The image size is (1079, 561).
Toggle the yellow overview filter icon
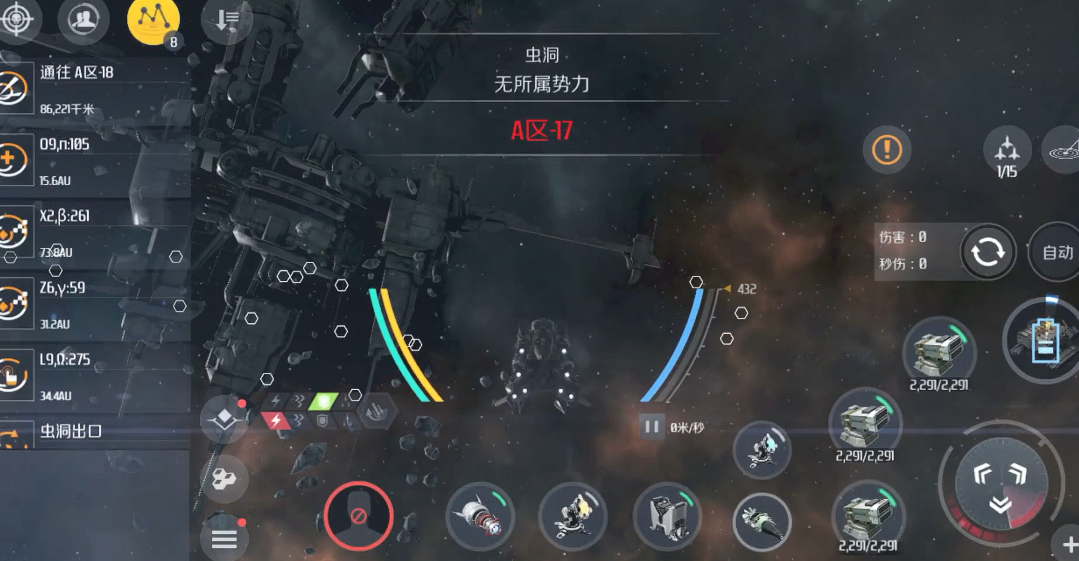tap(153, 20)
